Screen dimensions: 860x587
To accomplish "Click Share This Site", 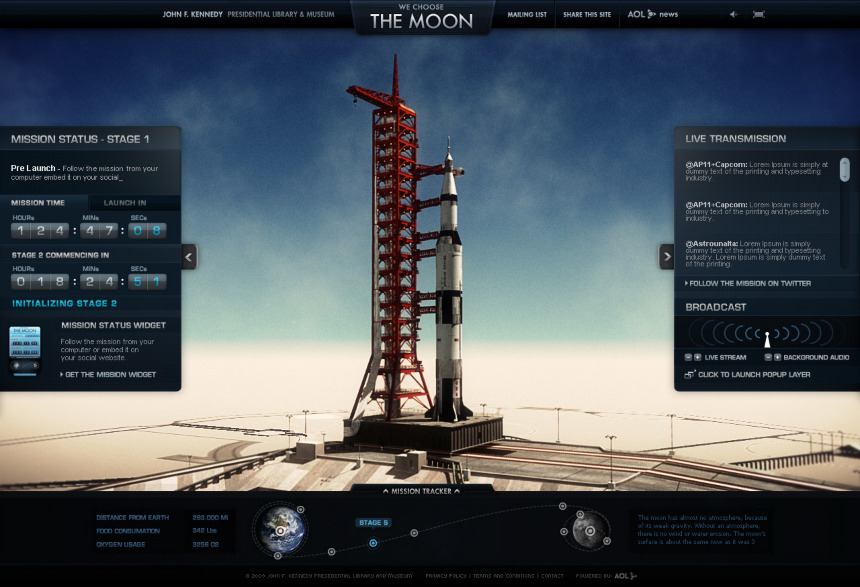I will point(587,15).
